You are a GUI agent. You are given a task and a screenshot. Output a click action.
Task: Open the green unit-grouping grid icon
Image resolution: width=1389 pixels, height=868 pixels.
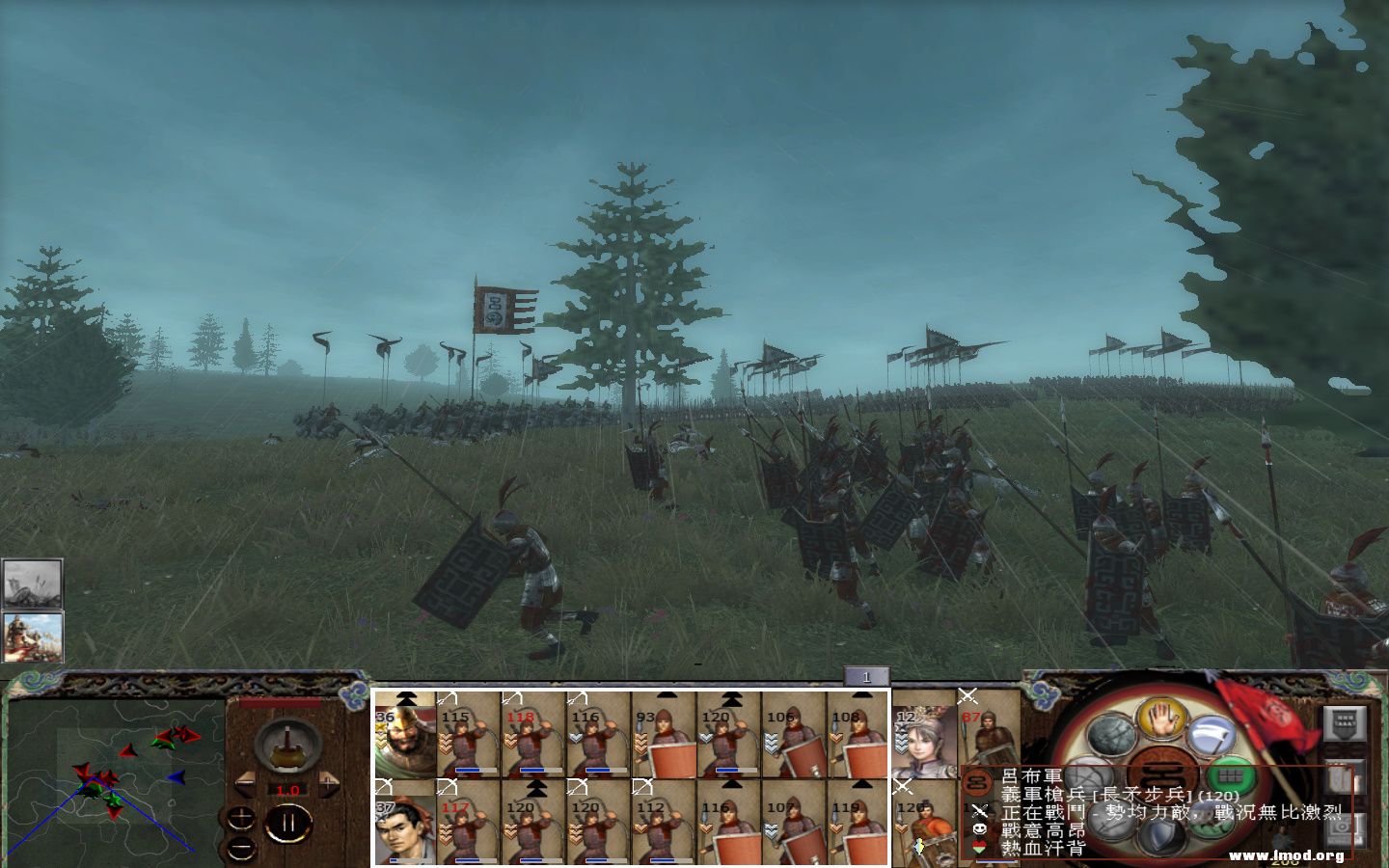click(1232, 775)
